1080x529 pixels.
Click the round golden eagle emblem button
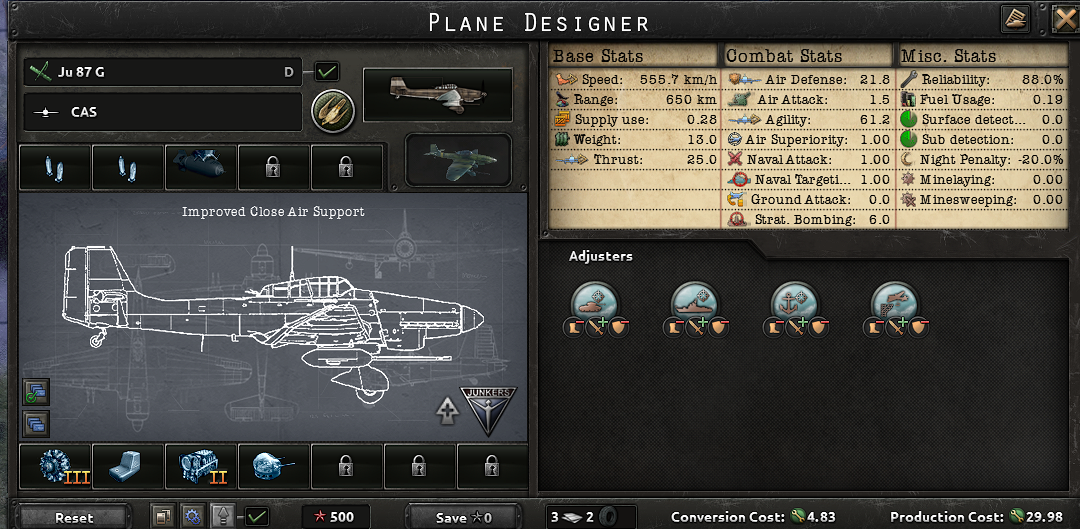click(x=328, y=111)
